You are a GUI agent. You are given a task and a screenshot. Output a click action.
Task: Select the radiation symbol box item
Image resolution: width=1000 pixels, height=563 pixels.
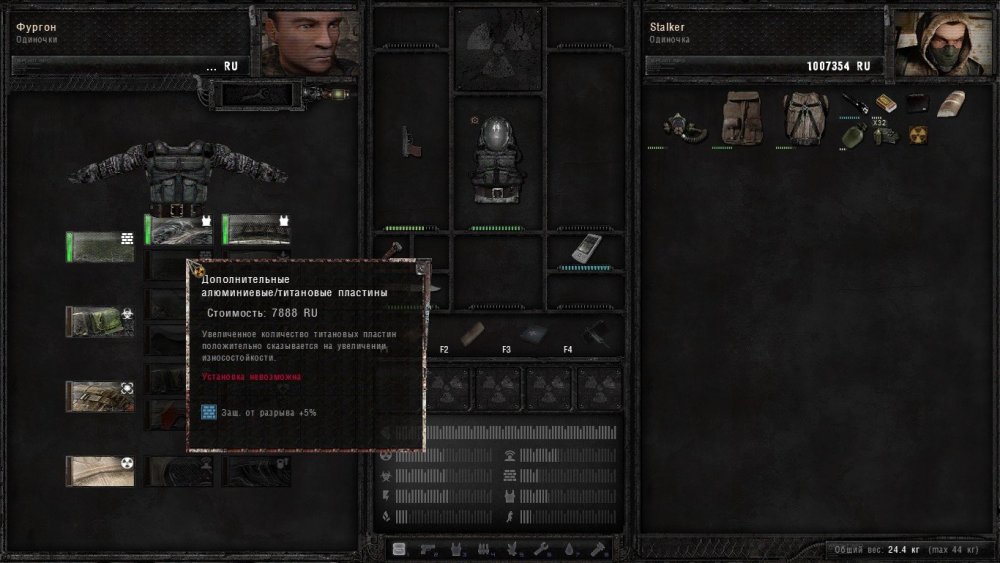click(x=916, y=135)
